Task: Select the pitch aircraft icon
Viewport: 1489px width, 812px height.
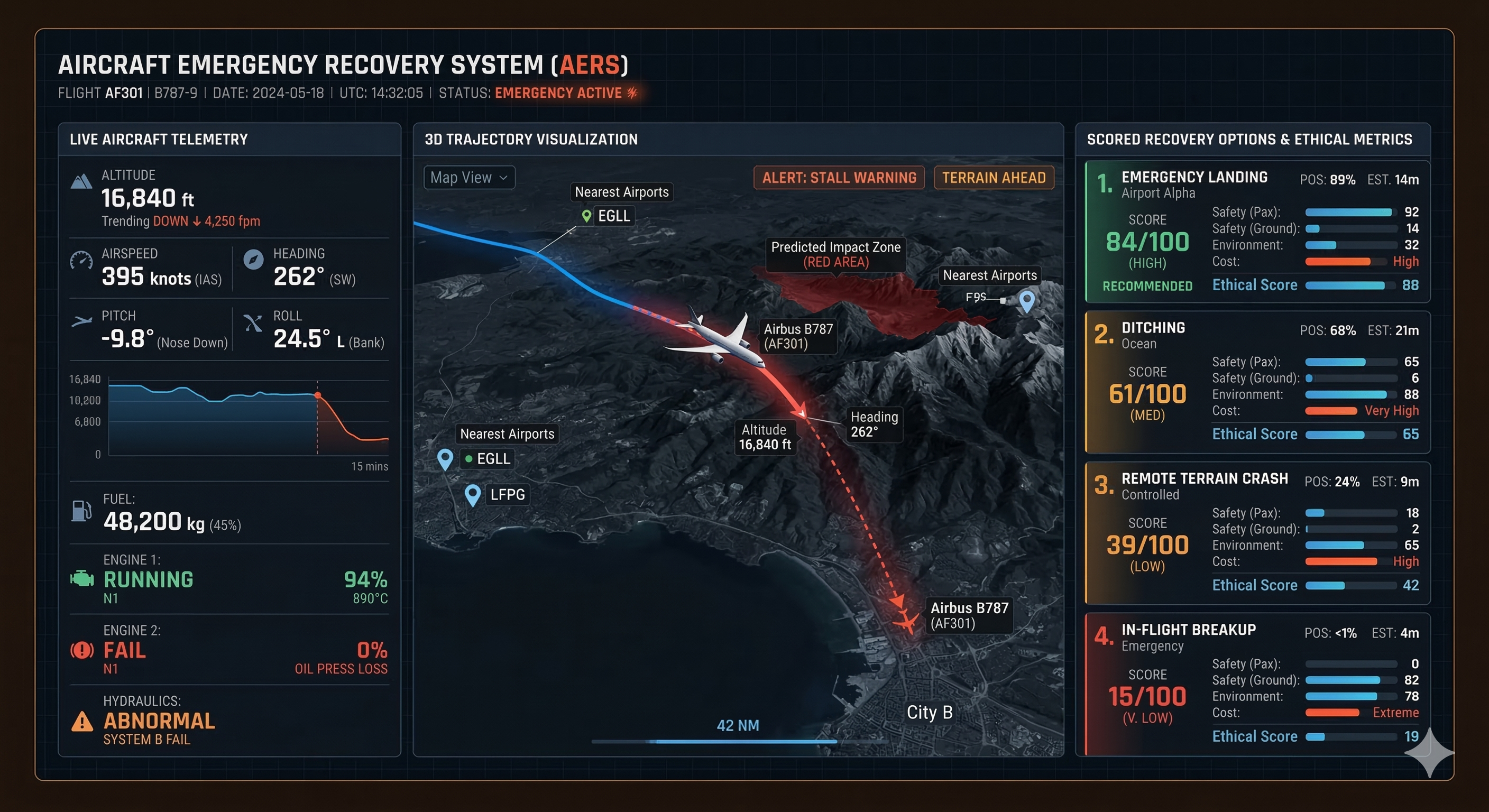Action: click(82, 321)
